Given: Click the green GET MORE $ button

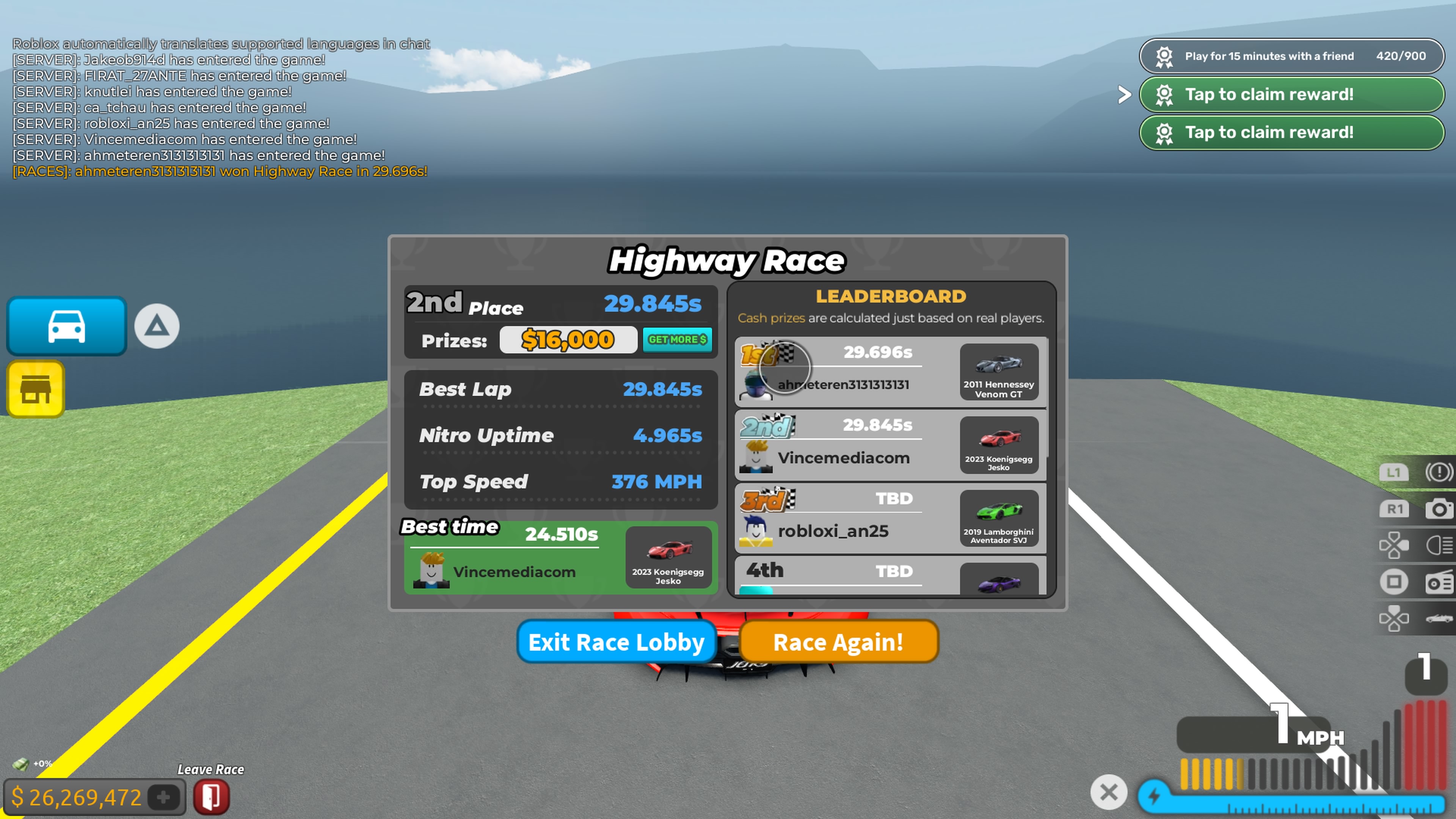Looking at the screenshot, I should (x=677, y=340).
